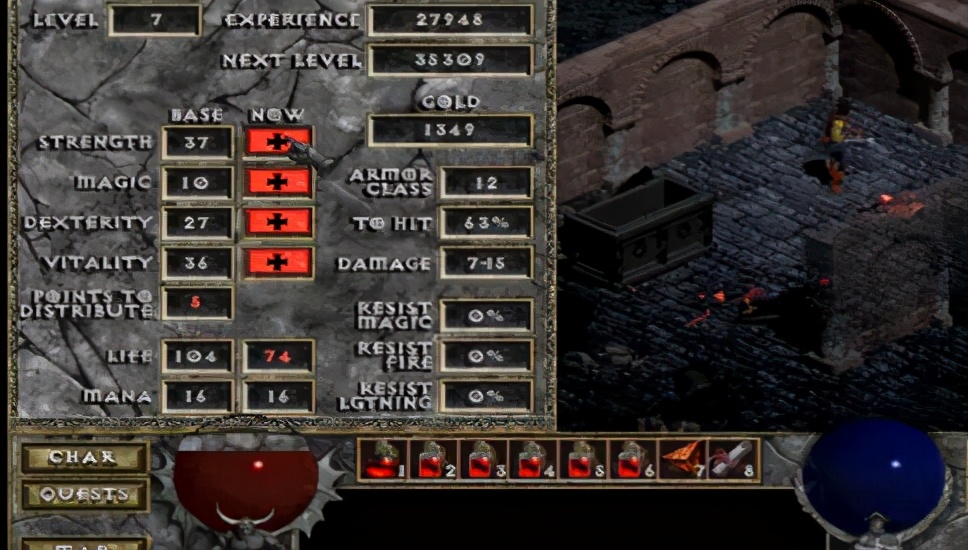
Task: Select the red potion in belt slot 3
Action: [482, 459]
